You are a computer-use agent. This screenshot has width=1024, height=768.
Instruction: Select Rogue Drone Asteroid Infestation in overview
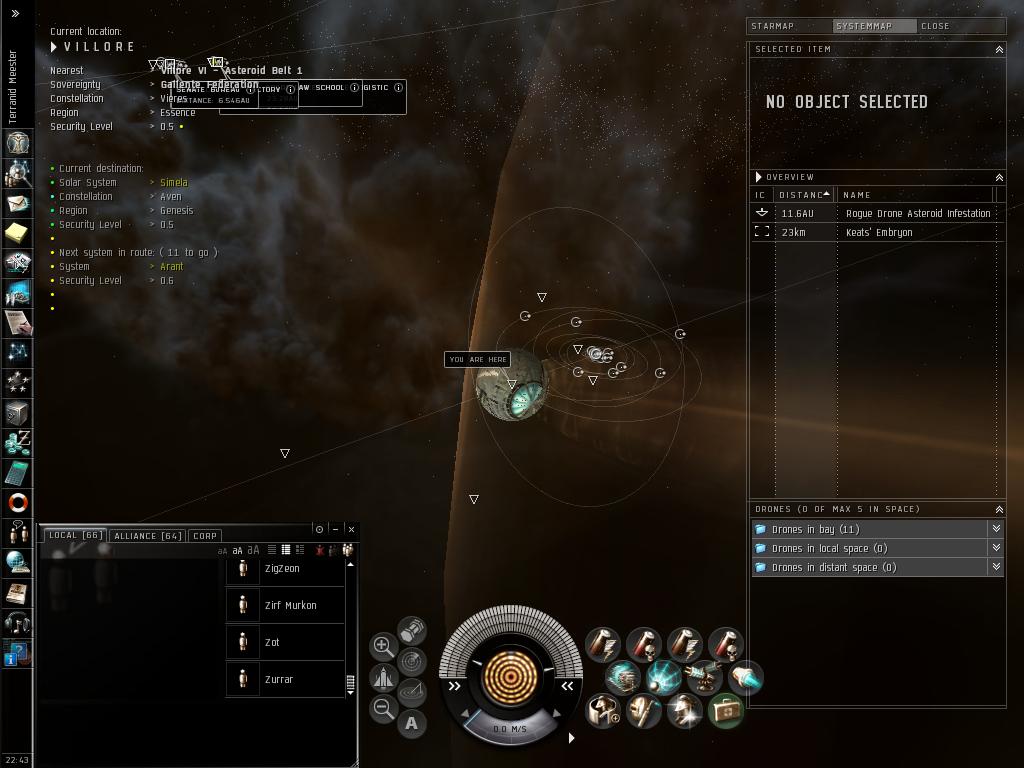click(917, 213)
